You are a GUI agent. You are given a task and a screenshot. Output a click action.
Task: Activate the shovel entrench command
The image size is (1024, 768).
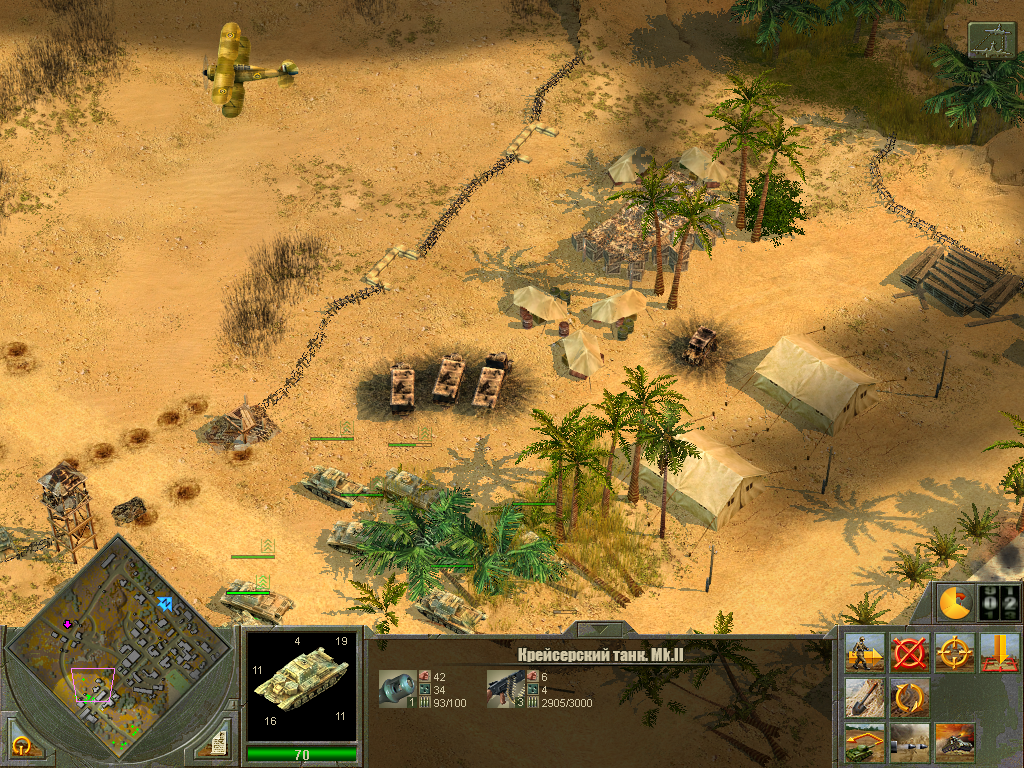click(864, 697)
